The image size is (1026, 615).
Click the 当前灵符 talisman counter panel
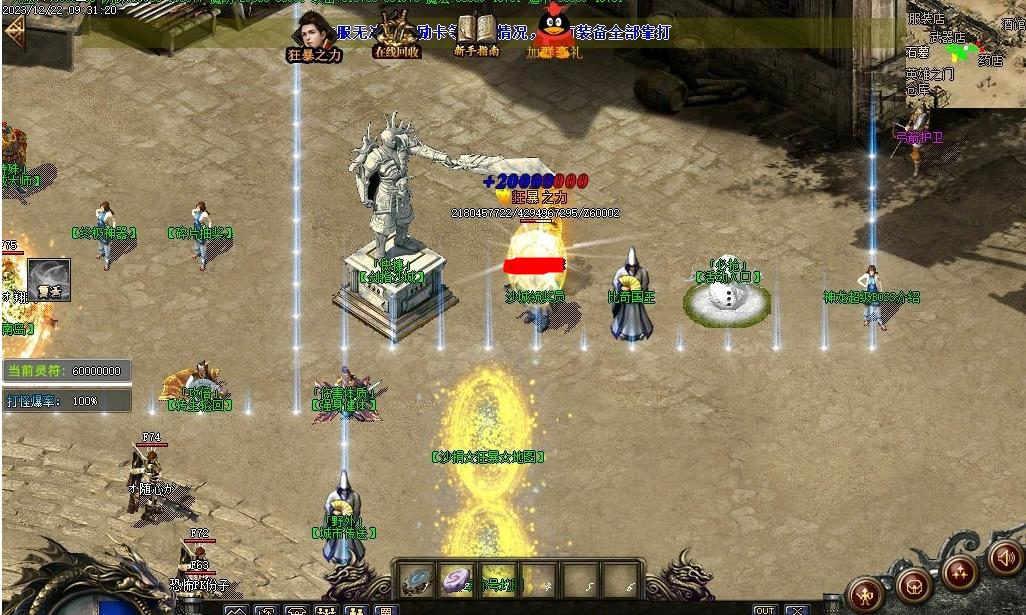pos(67,371)
